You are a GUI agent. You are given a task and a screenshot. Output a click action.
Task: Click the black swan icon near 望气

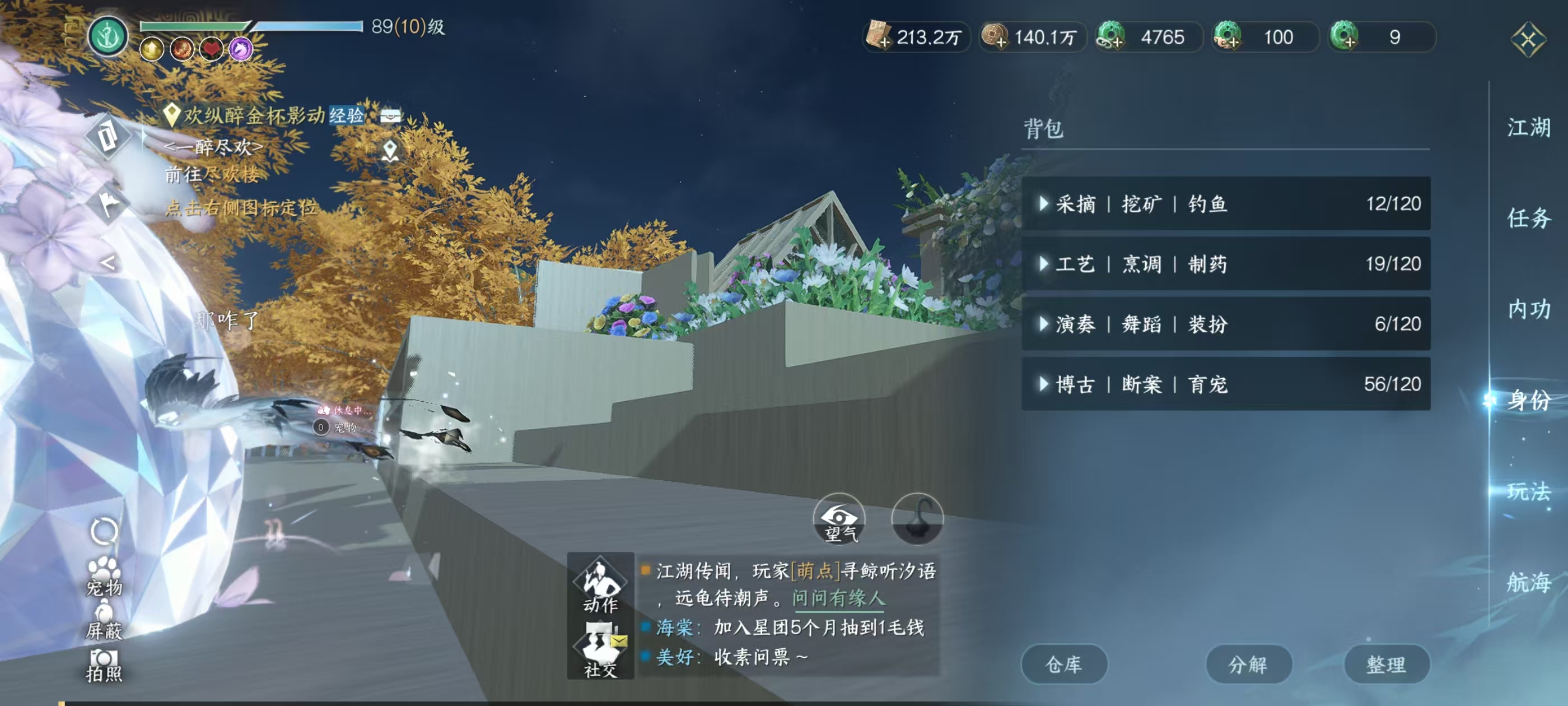[917, 522]
